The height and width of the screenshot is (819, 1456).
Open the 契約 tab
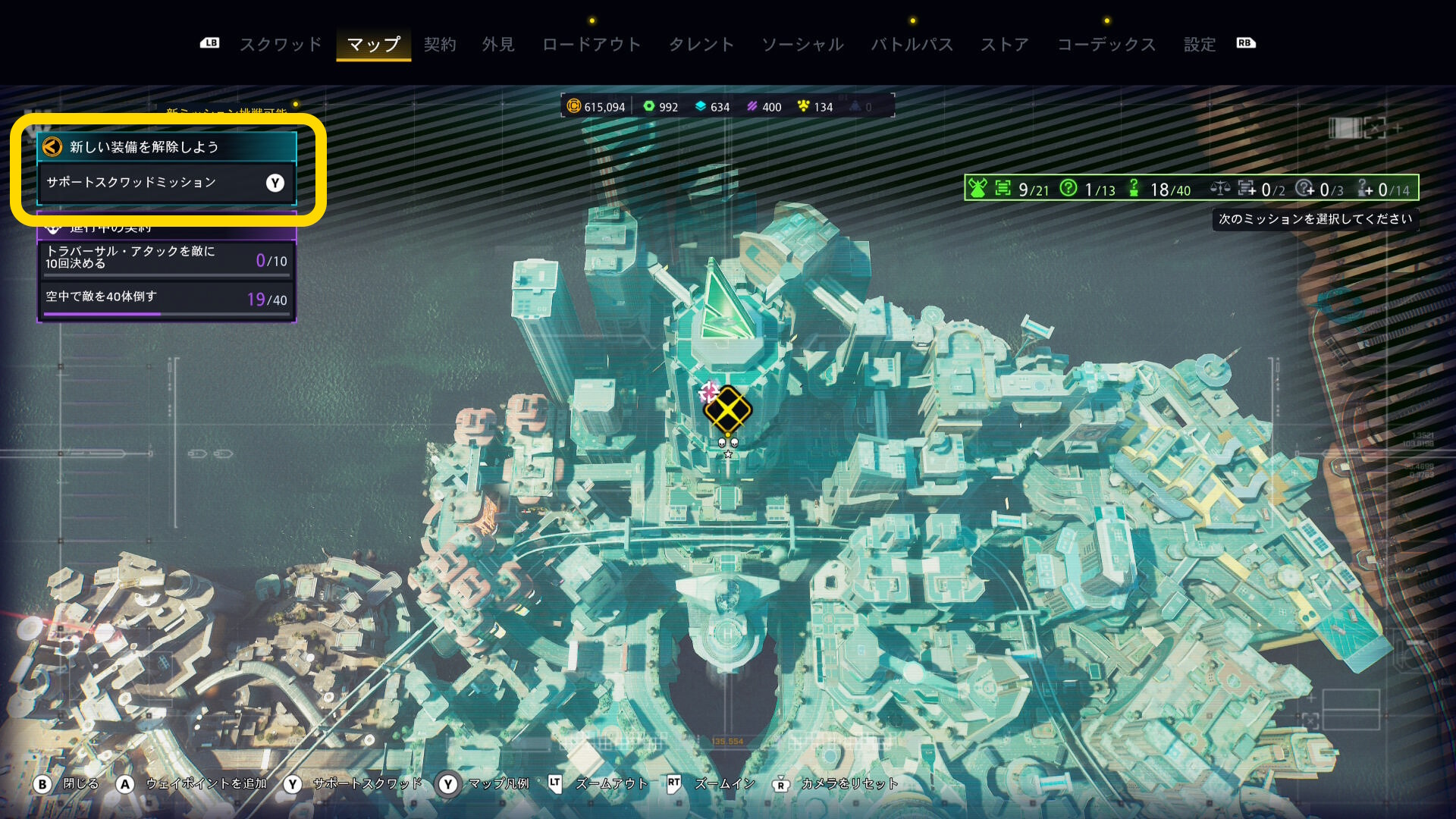[440, 44]
